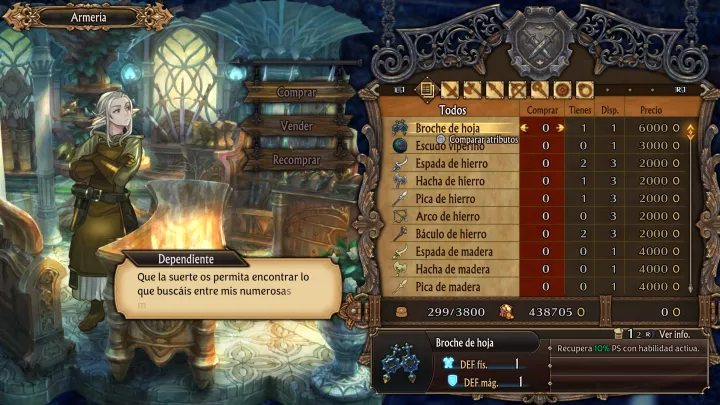Viewport: 720px width, 405px height.
Task: Show the shield category tab
Action: (563, 90)
